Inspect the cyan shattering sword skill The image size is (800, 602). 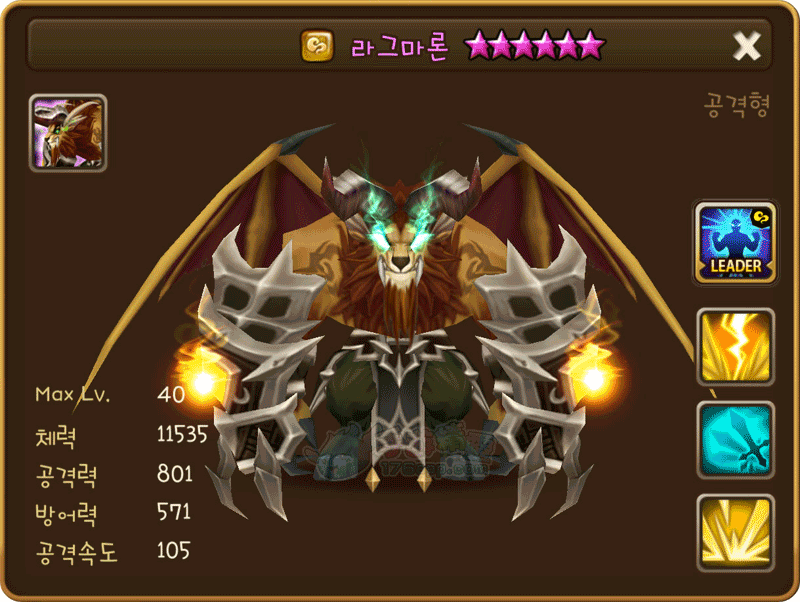736,440
